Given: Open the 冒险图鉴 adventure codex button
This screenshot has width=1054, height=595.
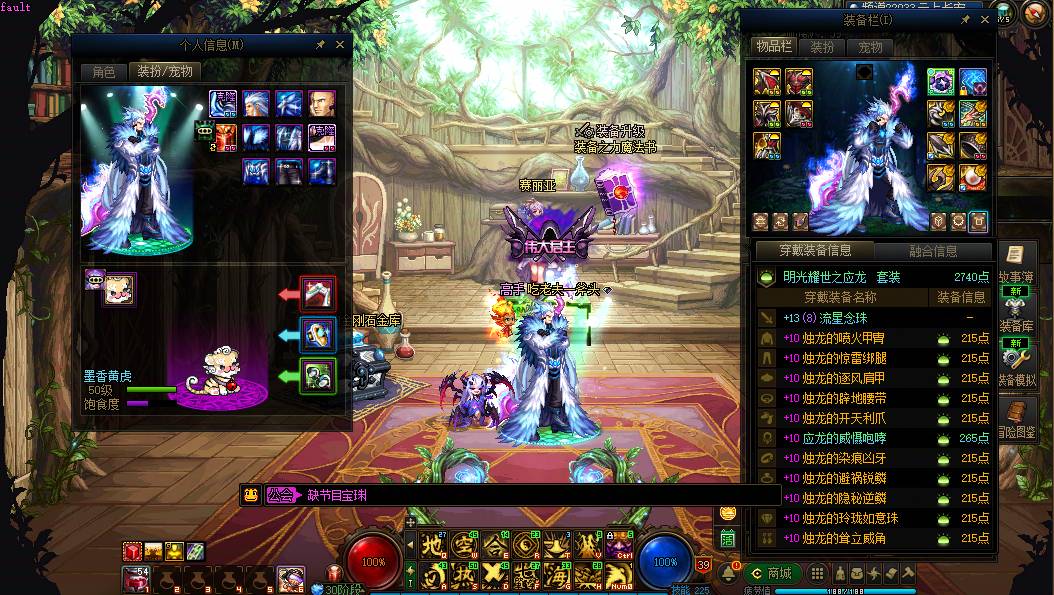Looking at the screenshot, I should [1016, 420].
